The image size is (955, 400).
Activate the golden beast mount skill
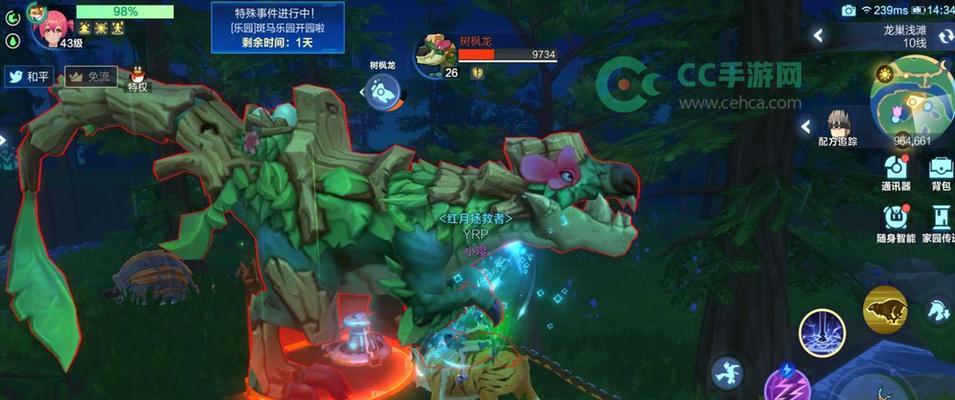[x=885, y=310]
